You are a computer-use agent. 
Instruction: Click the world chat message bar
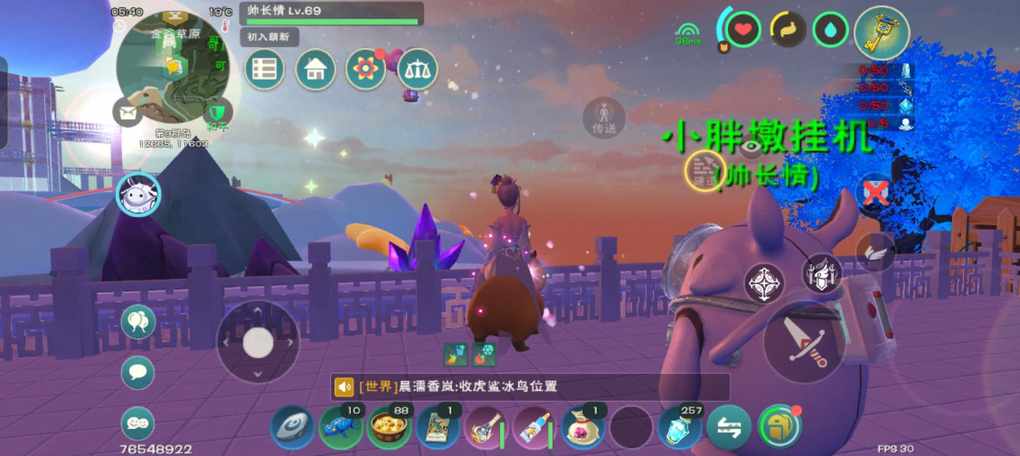coord(530,387)
